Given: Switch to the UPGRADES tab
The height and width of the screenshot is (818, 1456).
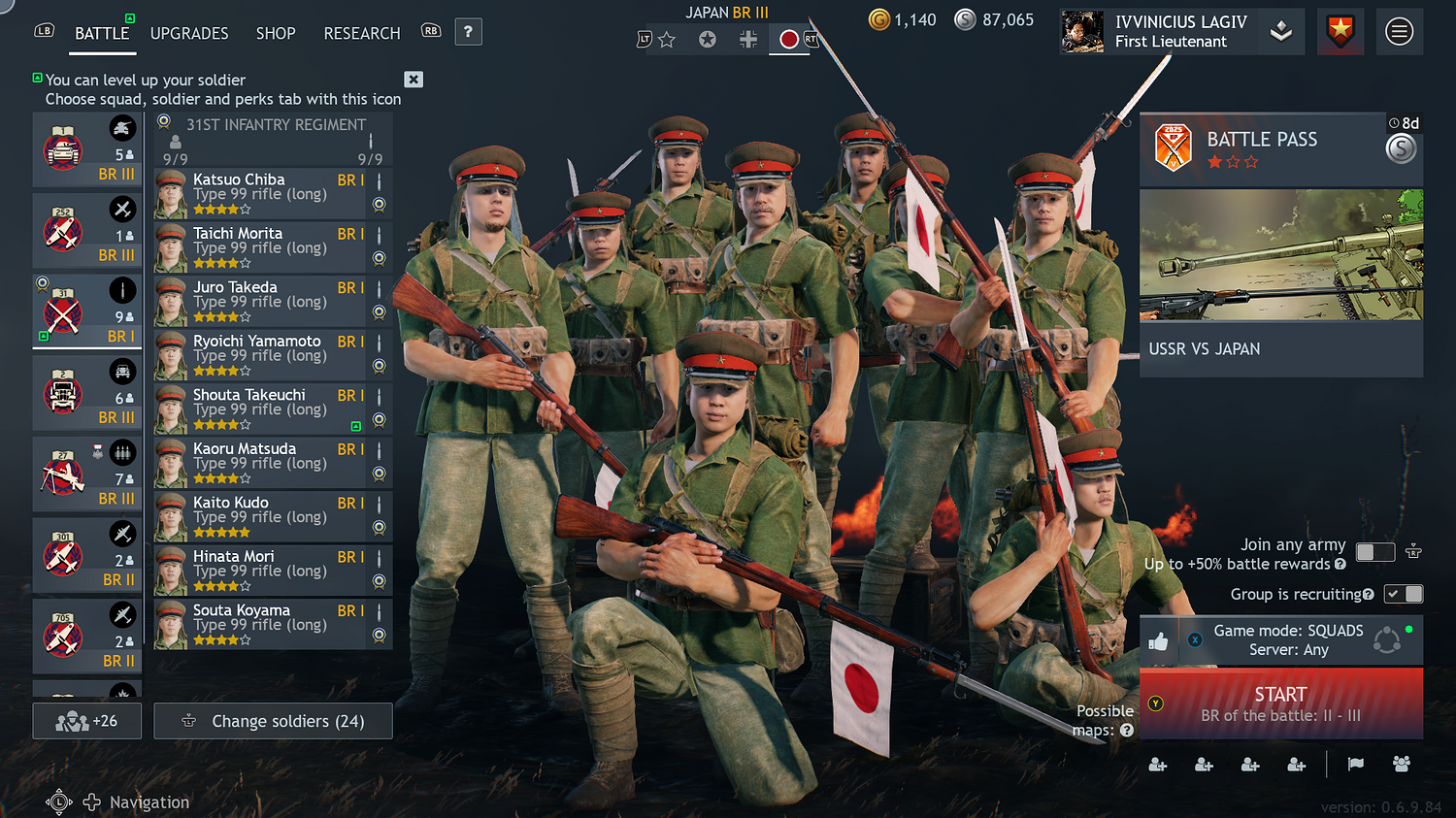Looking at the screenshot, I should click(x=188, y=33).
